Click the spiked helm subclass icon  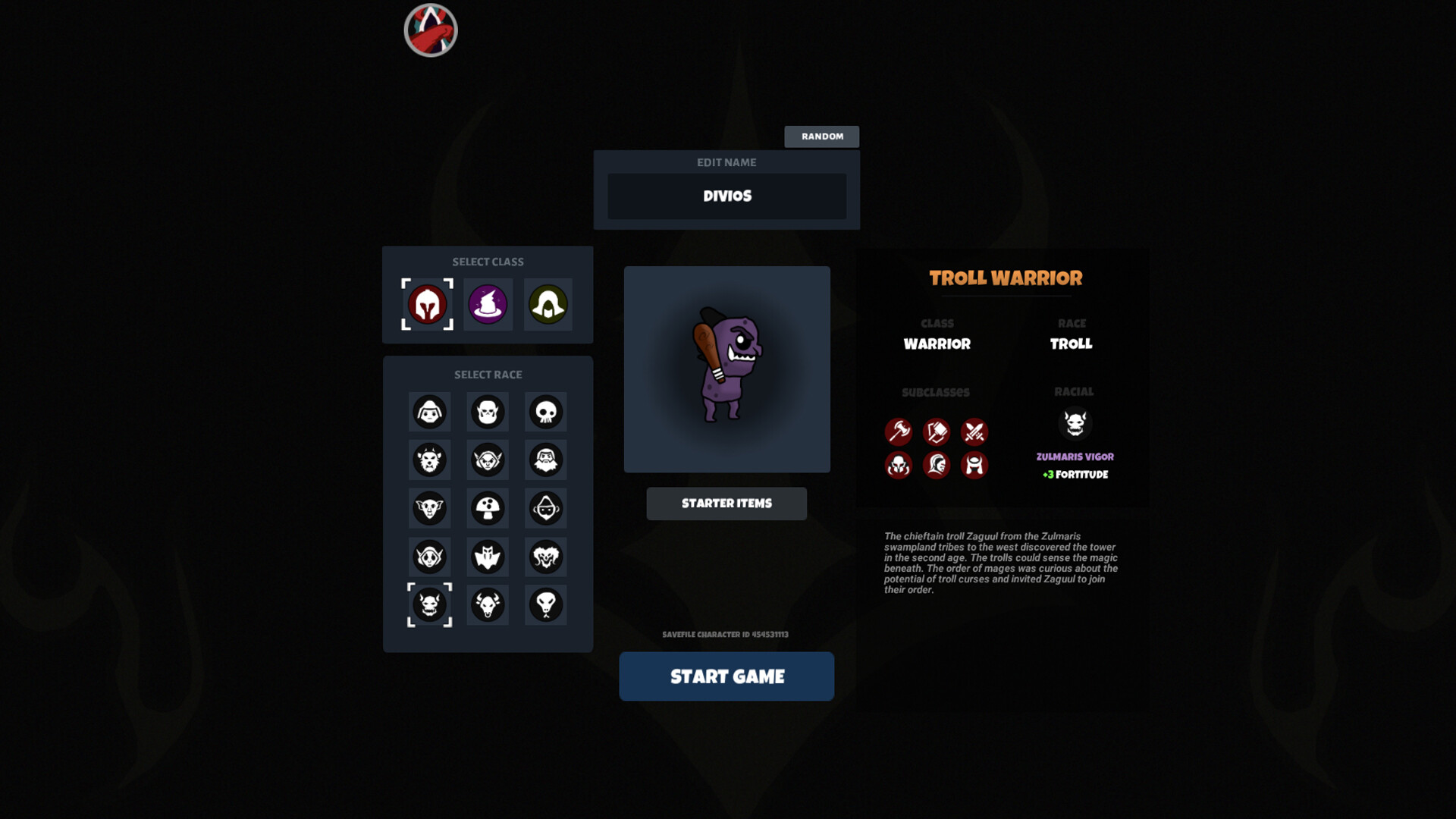(x=899, y=465)
